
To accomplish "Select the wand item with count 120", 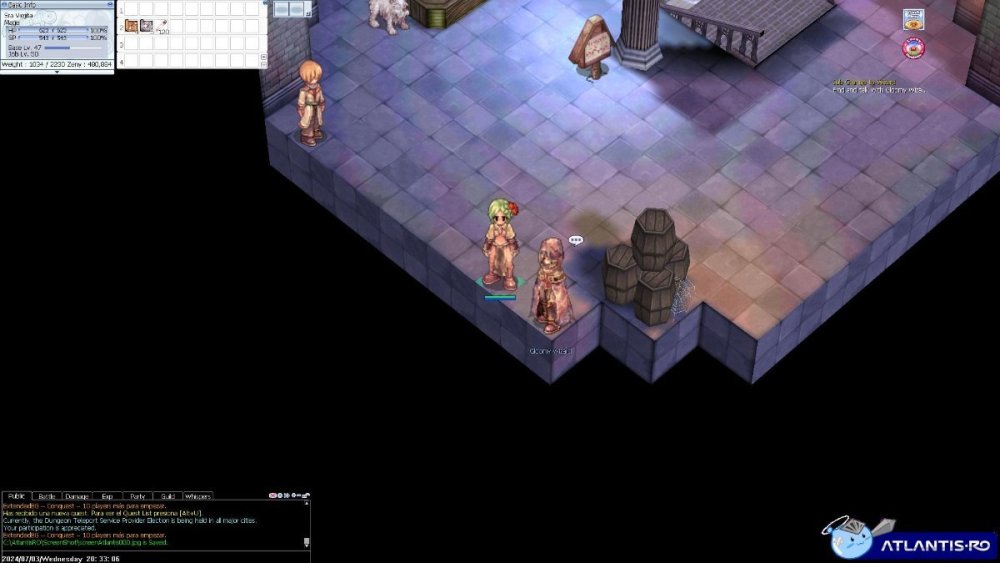I will click(x=162, y=25).
